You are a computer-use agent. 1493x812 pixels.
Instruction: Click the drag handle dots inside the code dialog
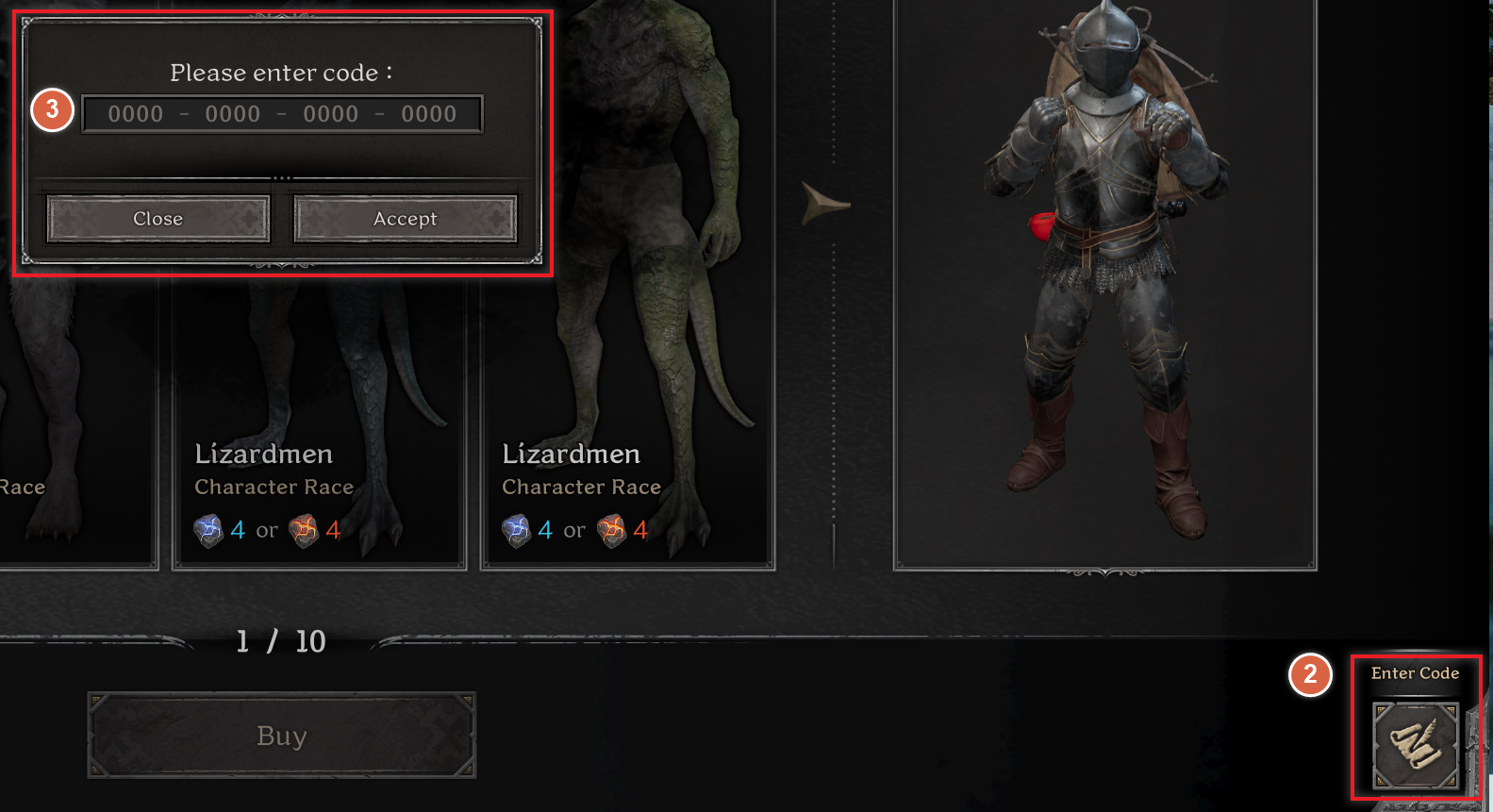pos(282,177)
